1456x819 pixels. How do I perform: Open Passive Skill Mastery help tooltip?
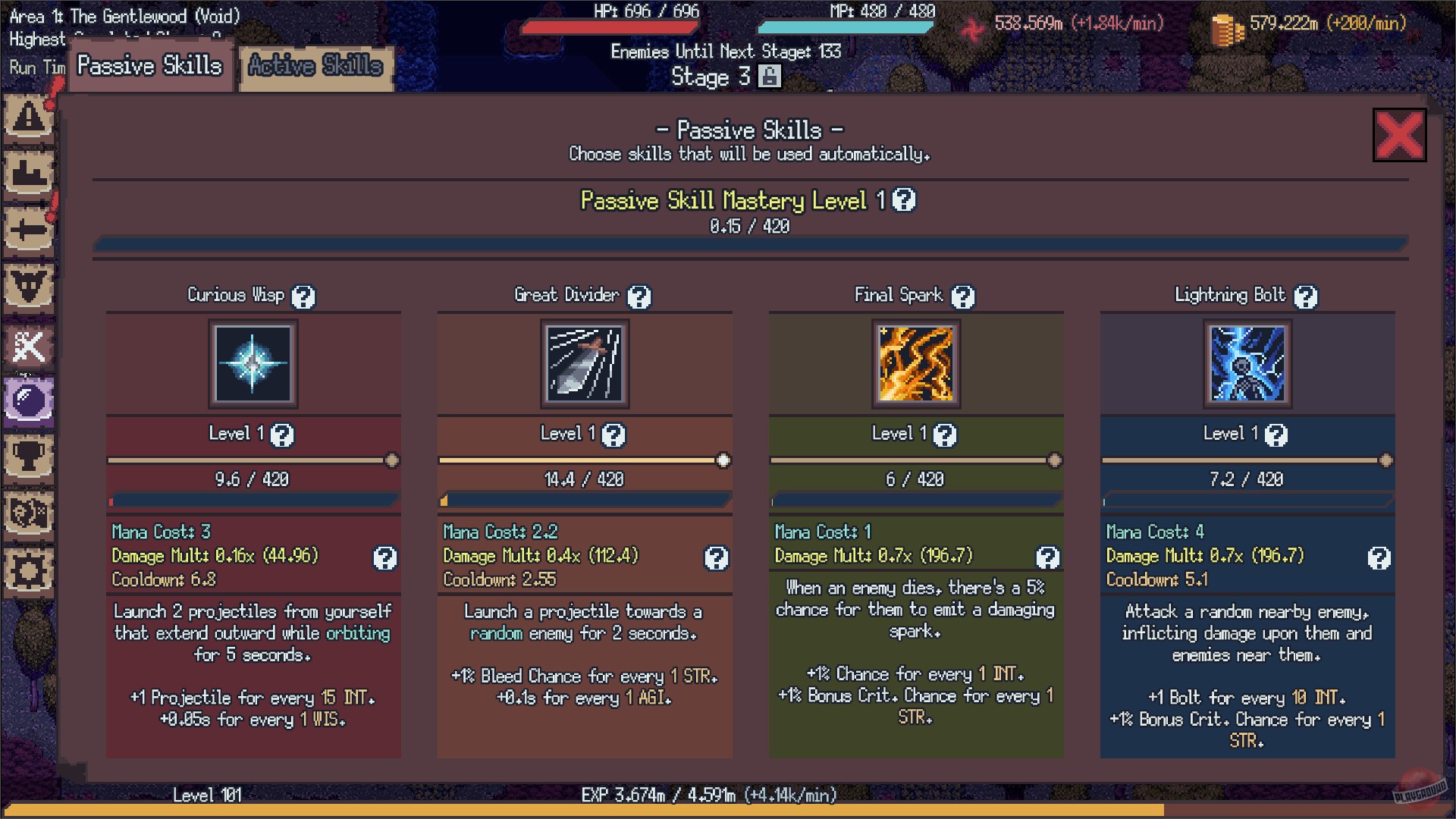tap(905, 201)
